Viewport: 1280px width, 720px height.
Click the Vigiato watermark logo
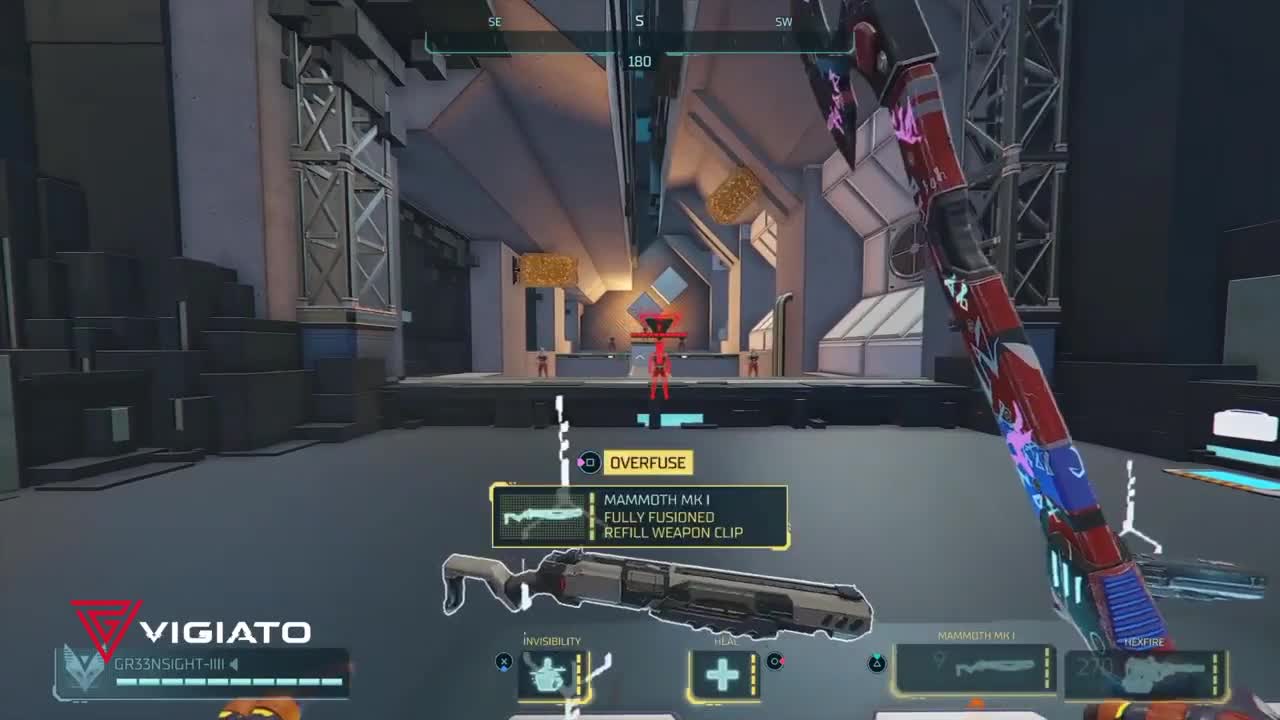190,630
